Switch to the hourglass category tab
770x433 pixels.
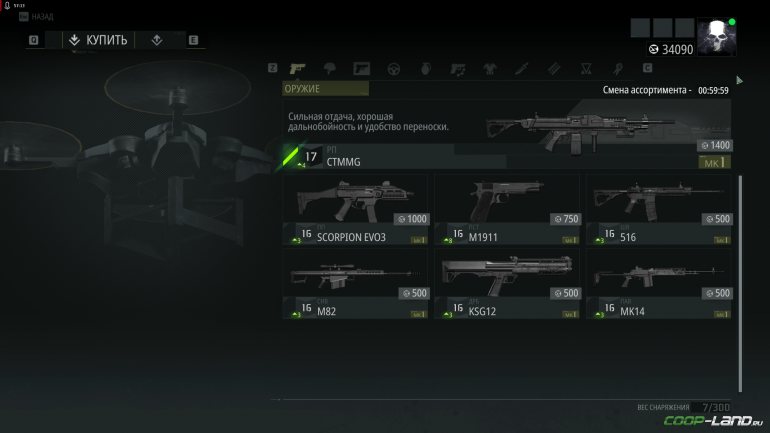point(587,69)
